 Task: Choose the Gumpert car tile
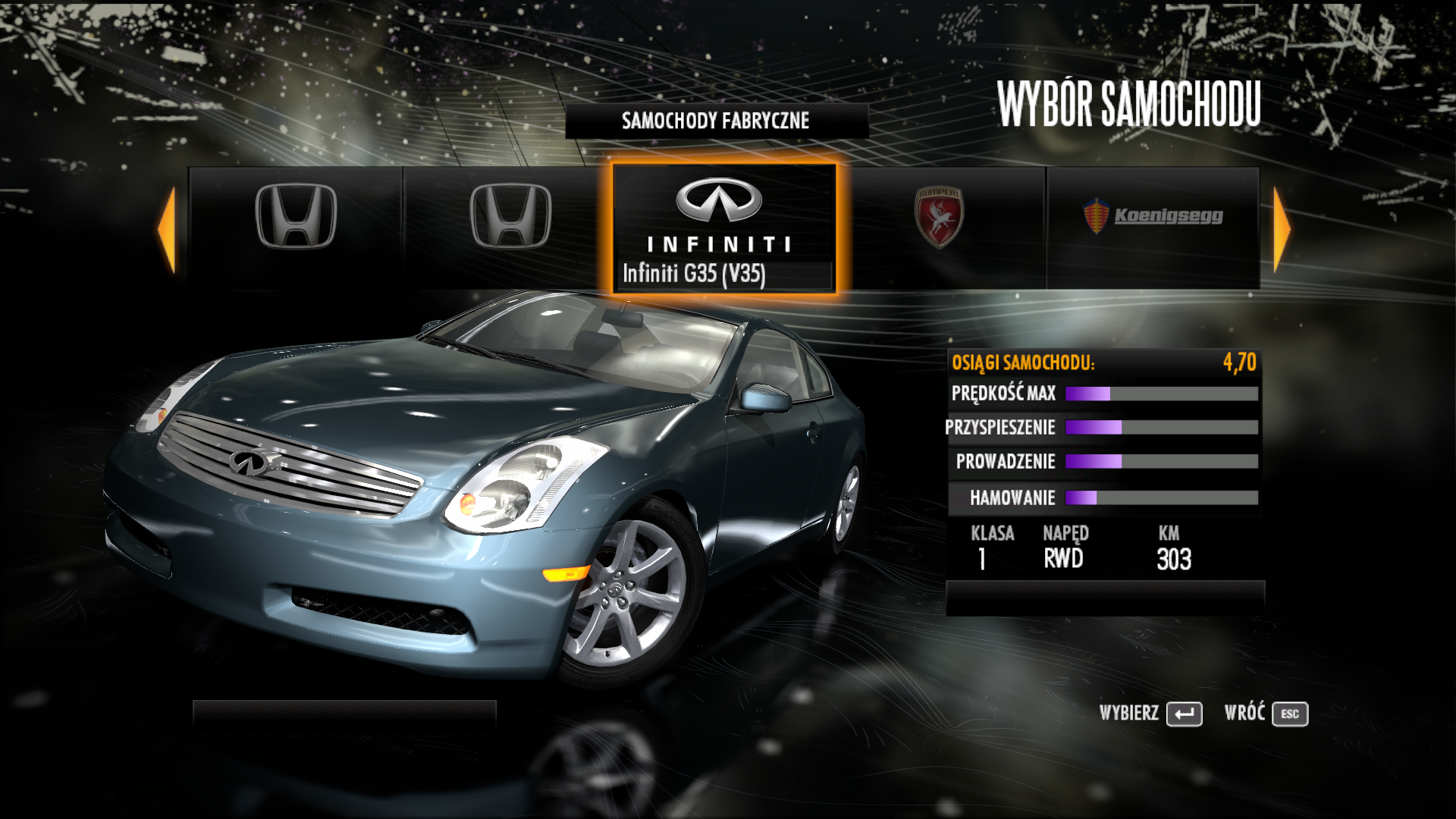point(939,227)
